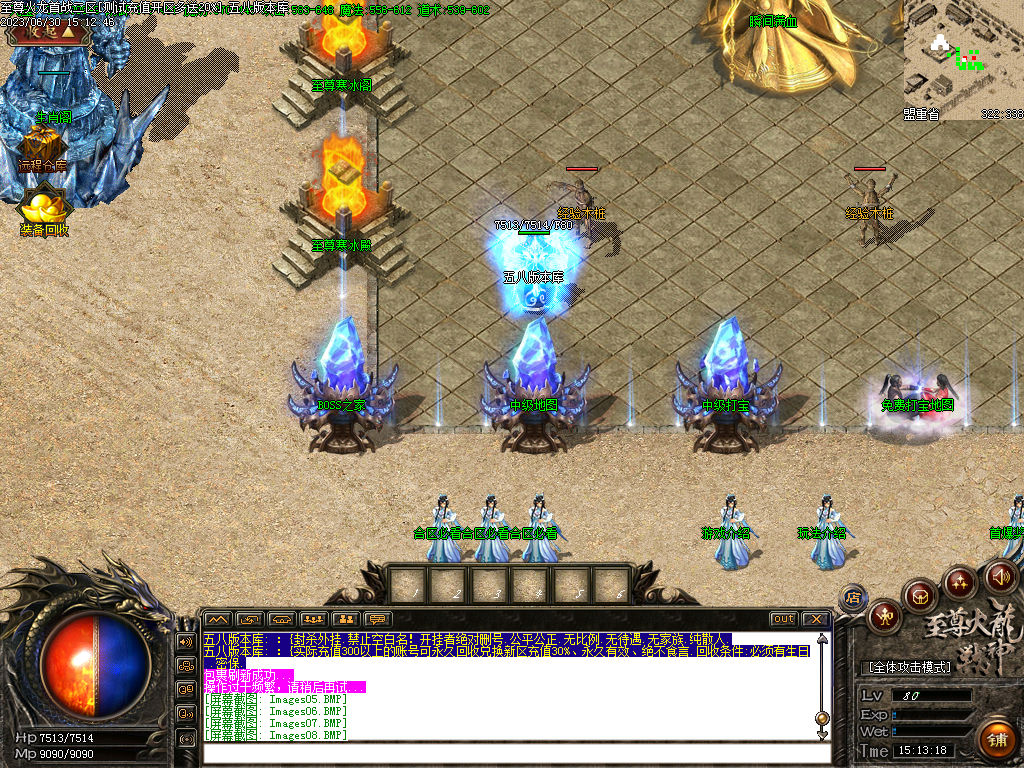Select the three-people group chat toolbar button
The image size is (1024, 768).
tap(314, 619)
